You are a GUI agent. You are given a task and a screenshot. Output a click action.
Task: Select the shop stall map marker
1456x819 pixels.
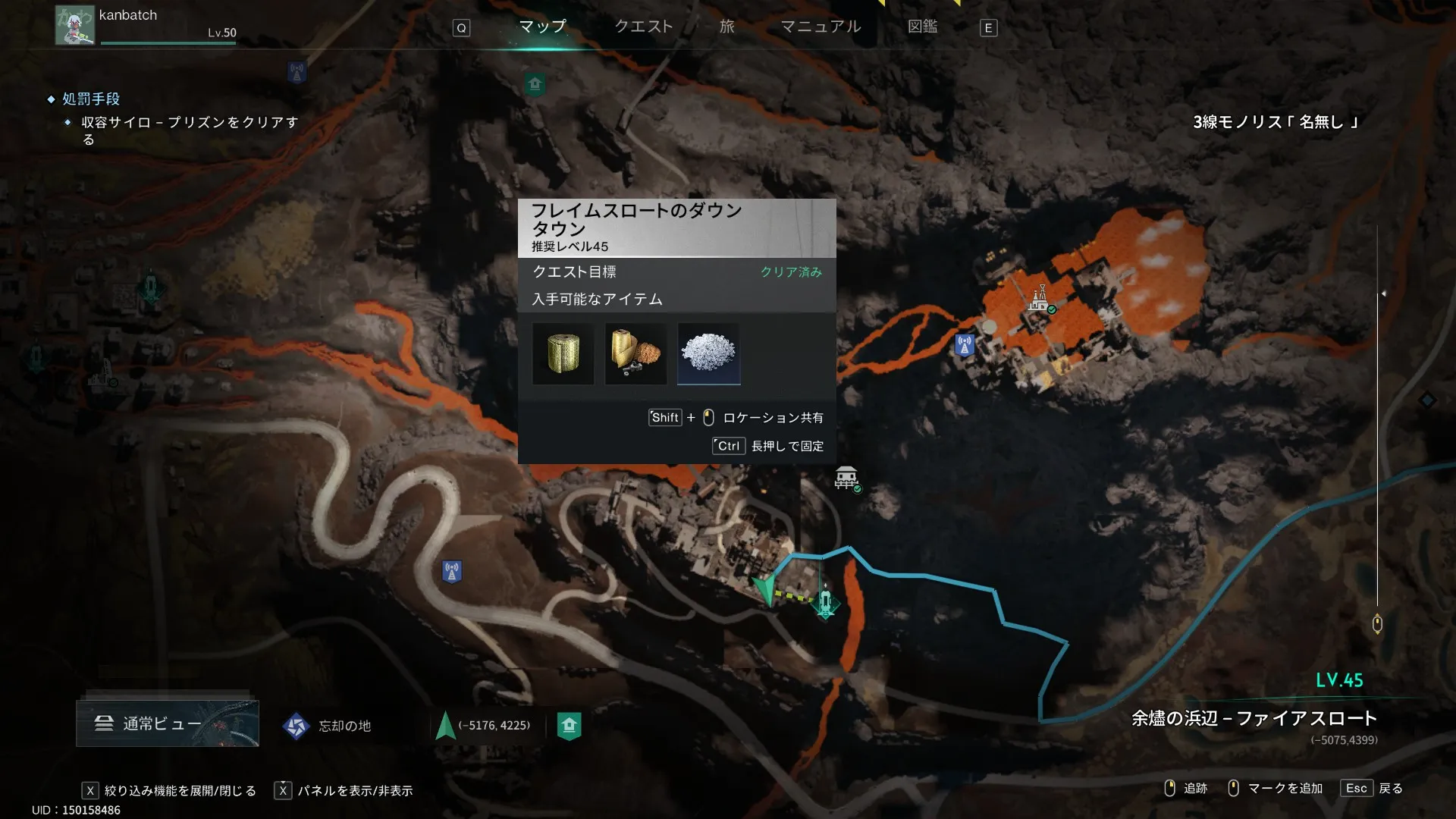tap(846, 479)
